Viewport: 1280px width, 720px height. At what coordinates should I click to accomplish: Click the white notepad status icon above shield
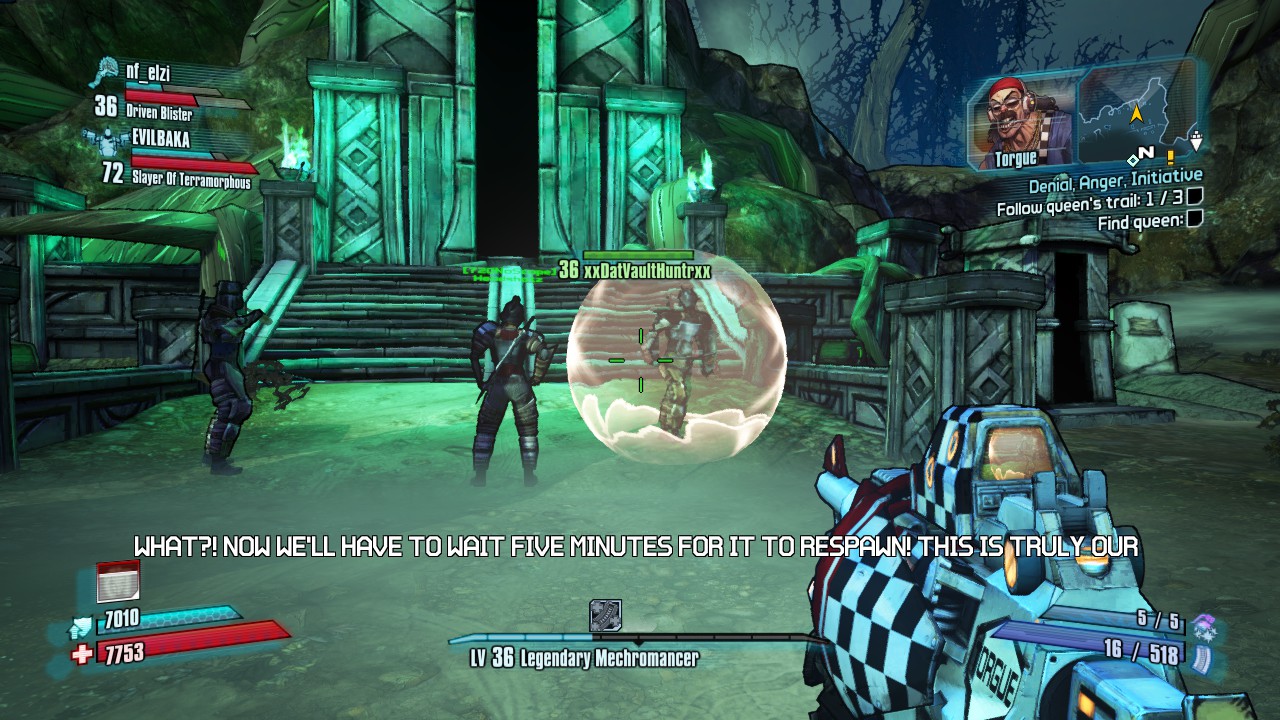coord(118,582)
